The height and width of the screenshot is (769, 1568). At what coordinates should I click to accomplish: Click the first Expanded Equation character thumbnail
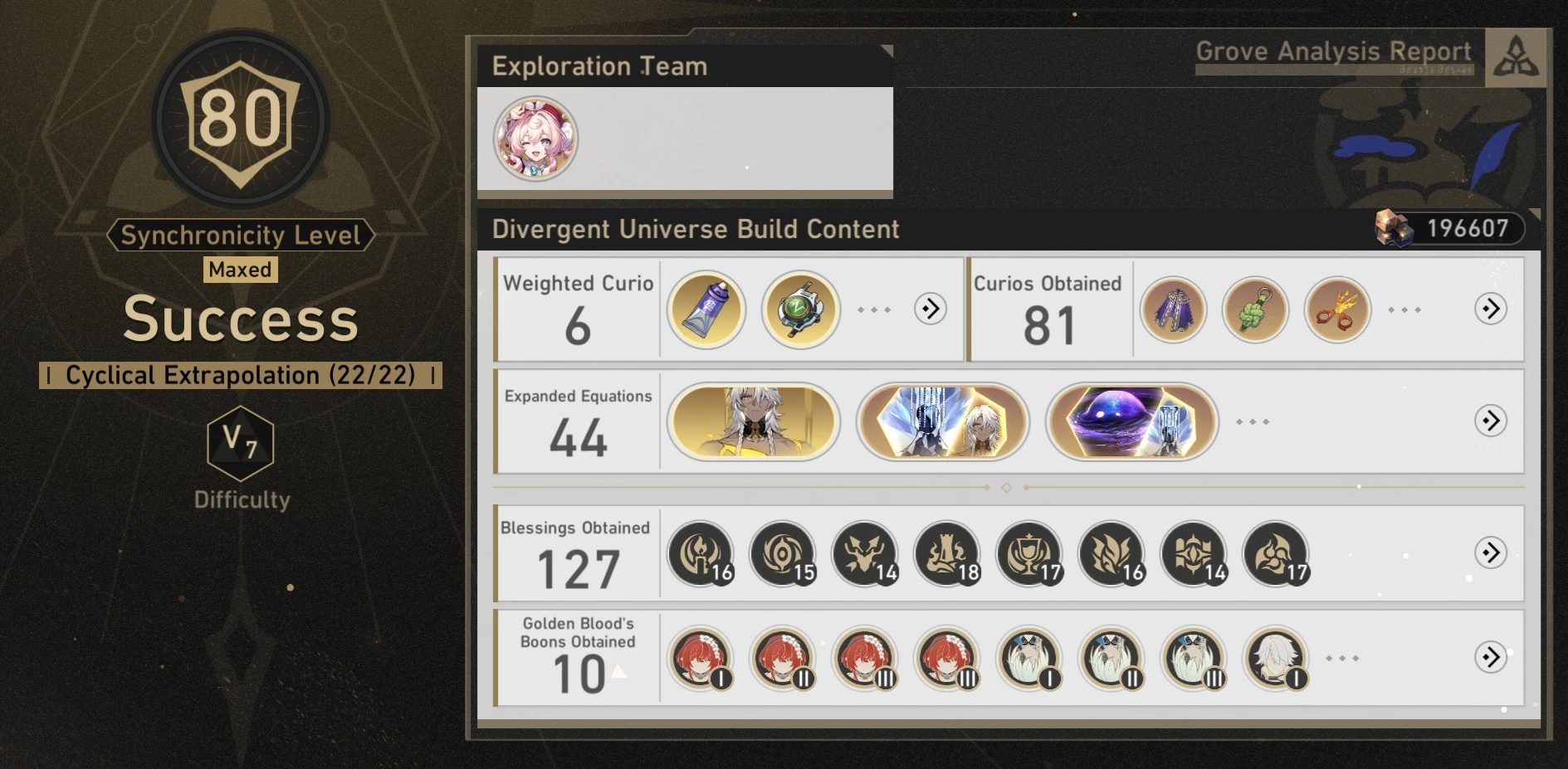(x=755, y=421)
